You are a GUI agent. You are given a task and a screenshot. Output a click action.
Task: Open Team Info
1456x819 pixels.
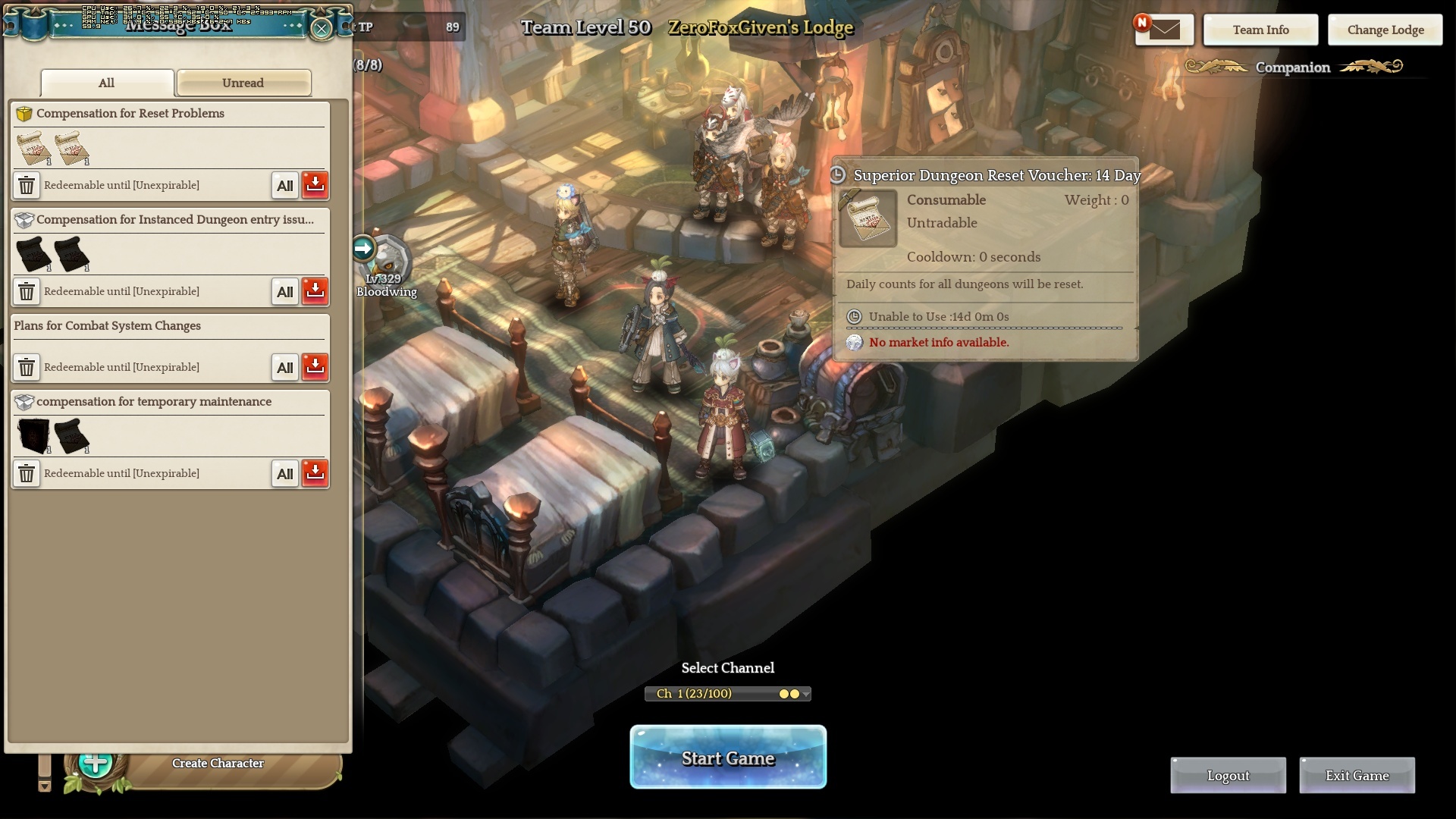coord(1260,30)
